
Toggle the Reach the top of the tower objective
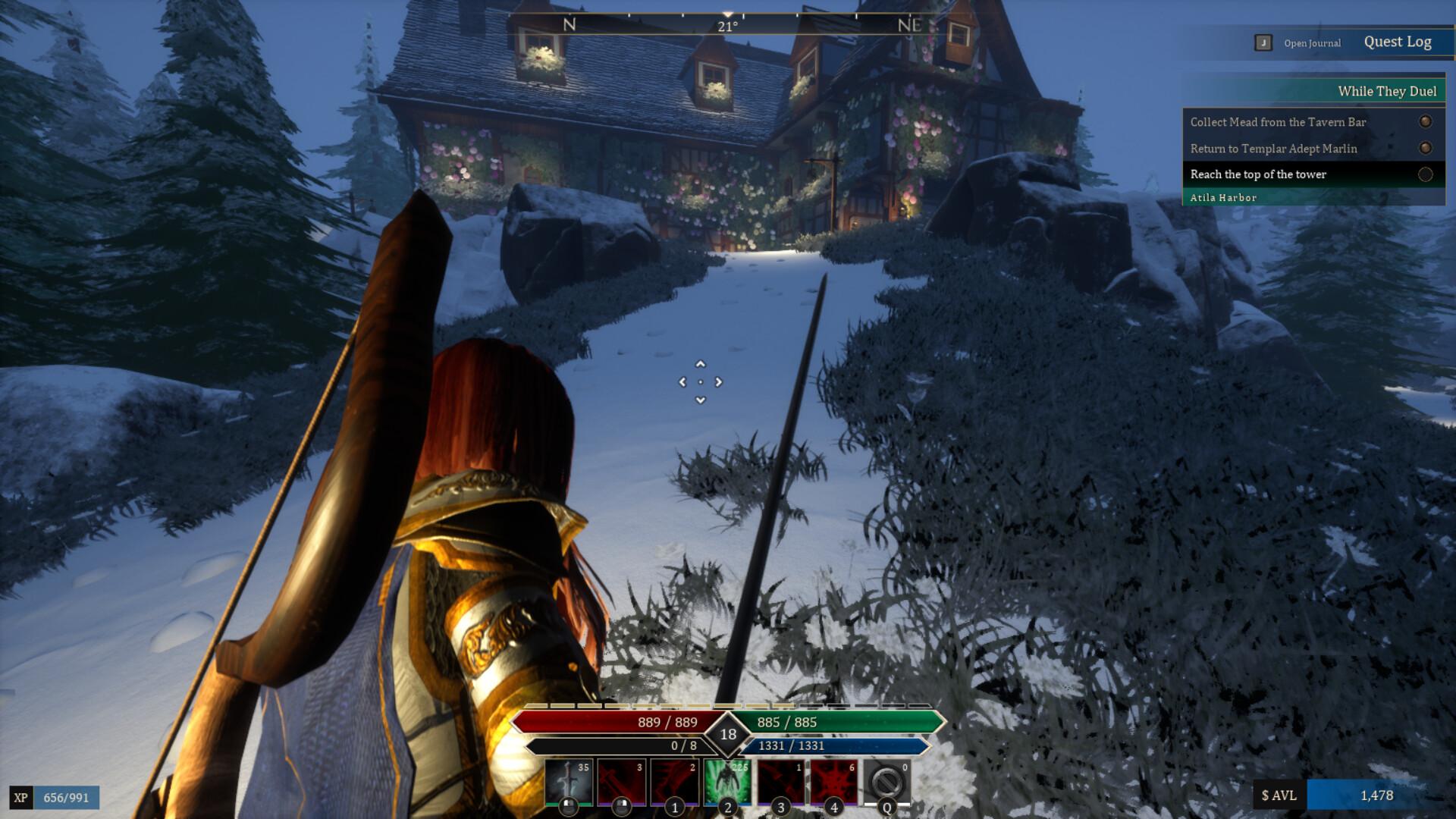(1423, 174)
